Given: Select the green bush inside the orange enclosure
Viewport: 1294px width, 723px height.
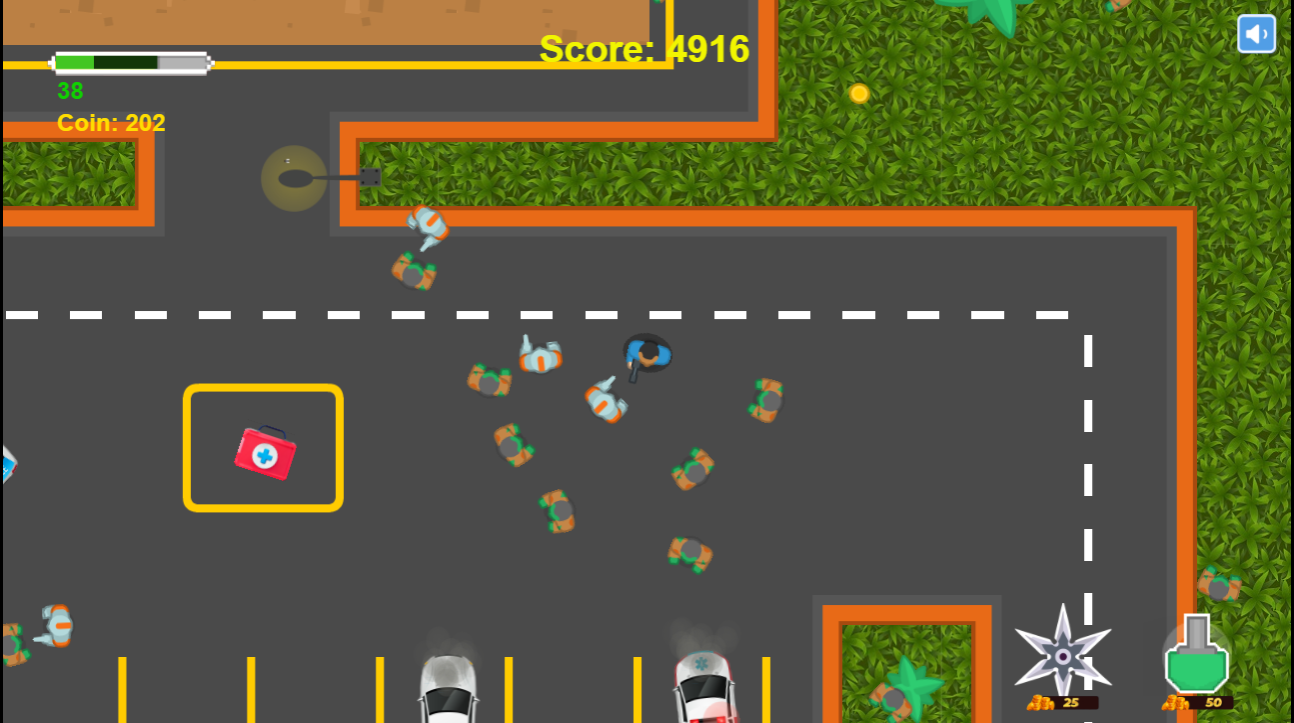Looking at the screenshot, I should tap(905, 680).
